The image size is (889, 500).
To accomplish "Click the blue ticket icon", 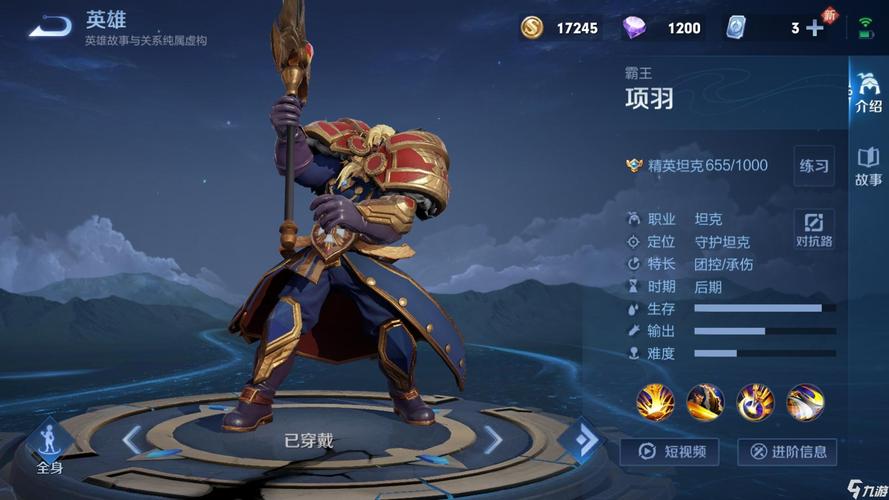I will coord(736,28).
